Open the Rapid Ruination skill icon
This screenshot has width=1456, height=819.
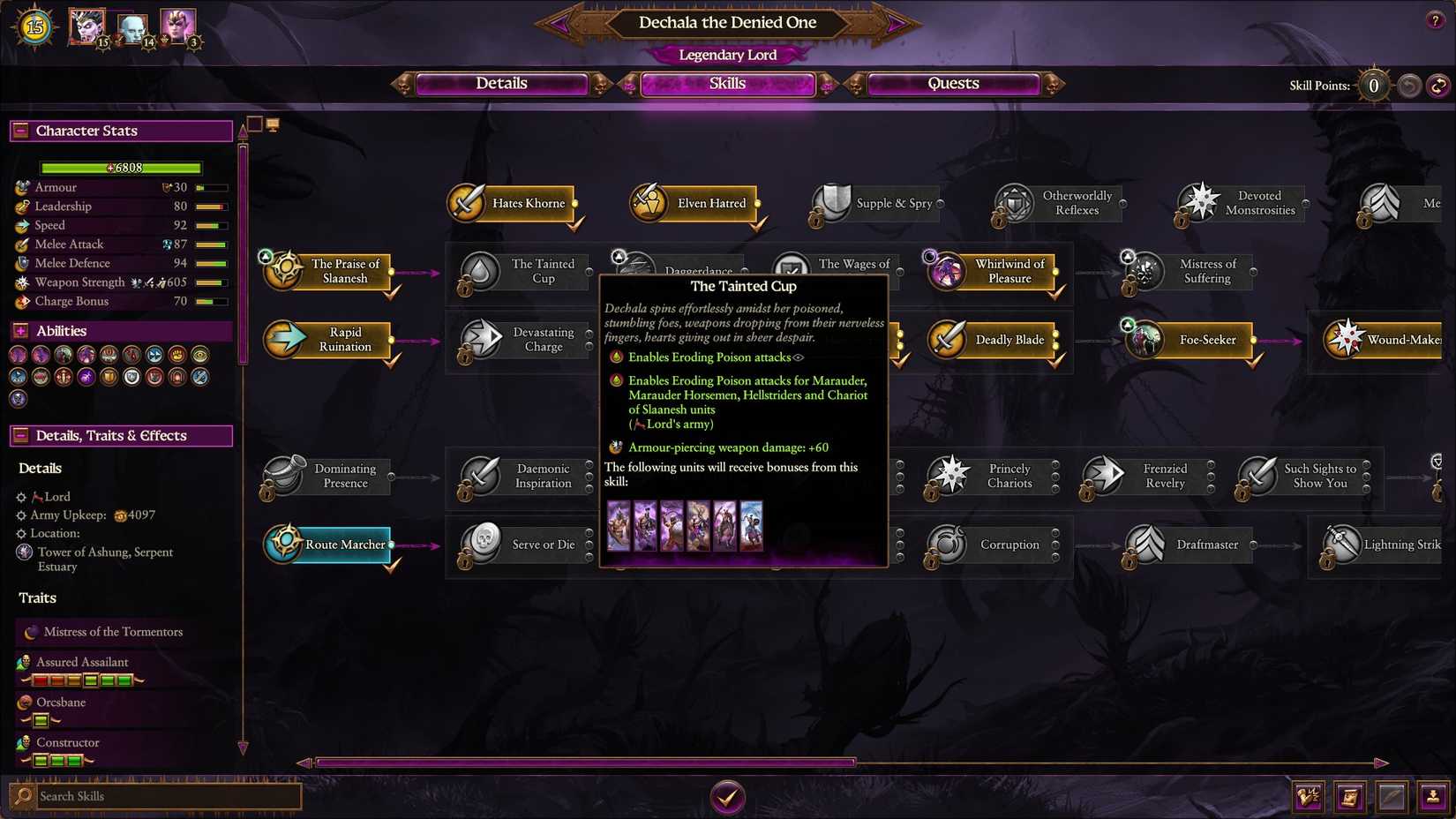click(284, 340)
